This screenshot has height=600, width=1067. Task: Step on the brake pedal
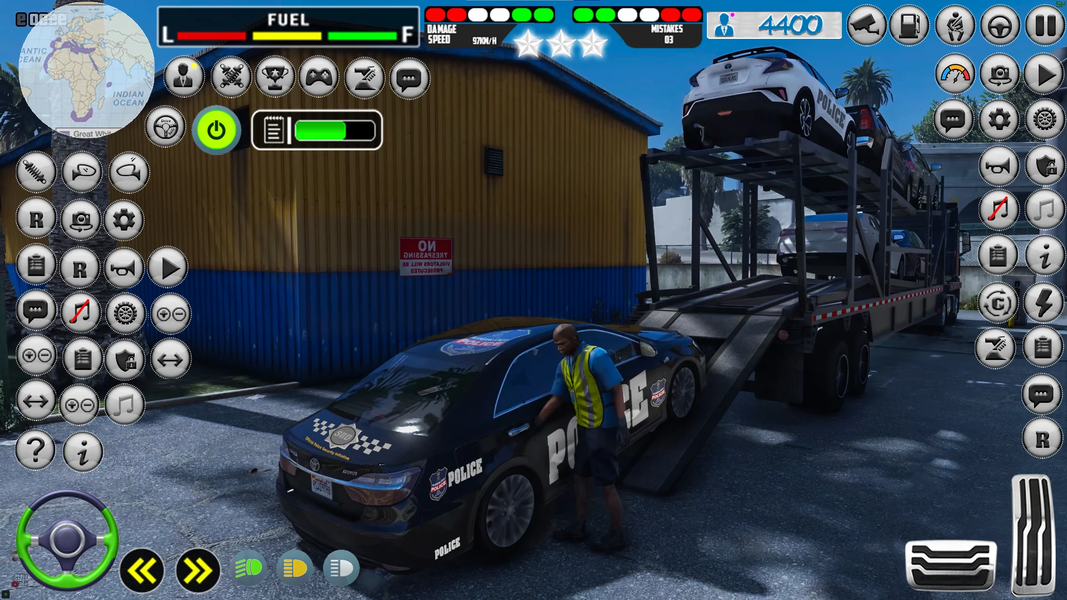[950, 564]
